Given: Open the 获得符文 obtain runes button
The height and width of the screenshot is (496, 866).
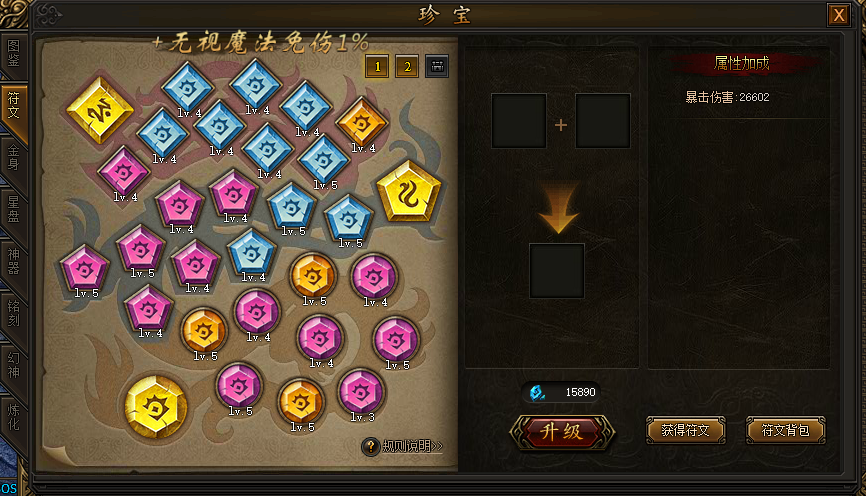Looking at the screenshot, I should tap(685, 431).
